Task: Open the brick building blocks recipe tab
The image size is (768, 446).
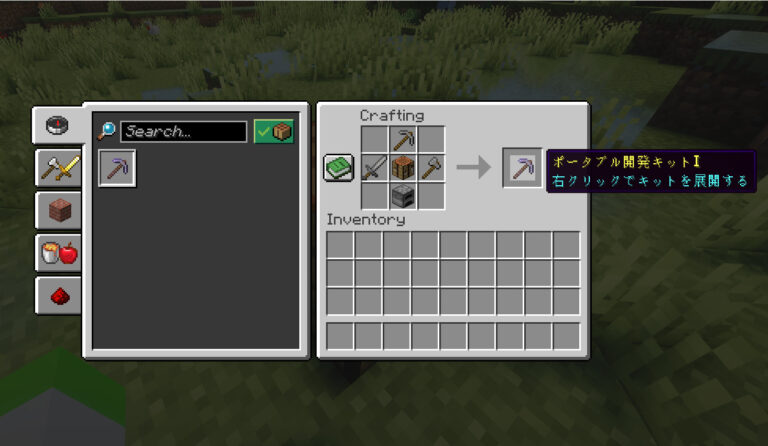Action: pyautogui.click(x=58, y=210)
